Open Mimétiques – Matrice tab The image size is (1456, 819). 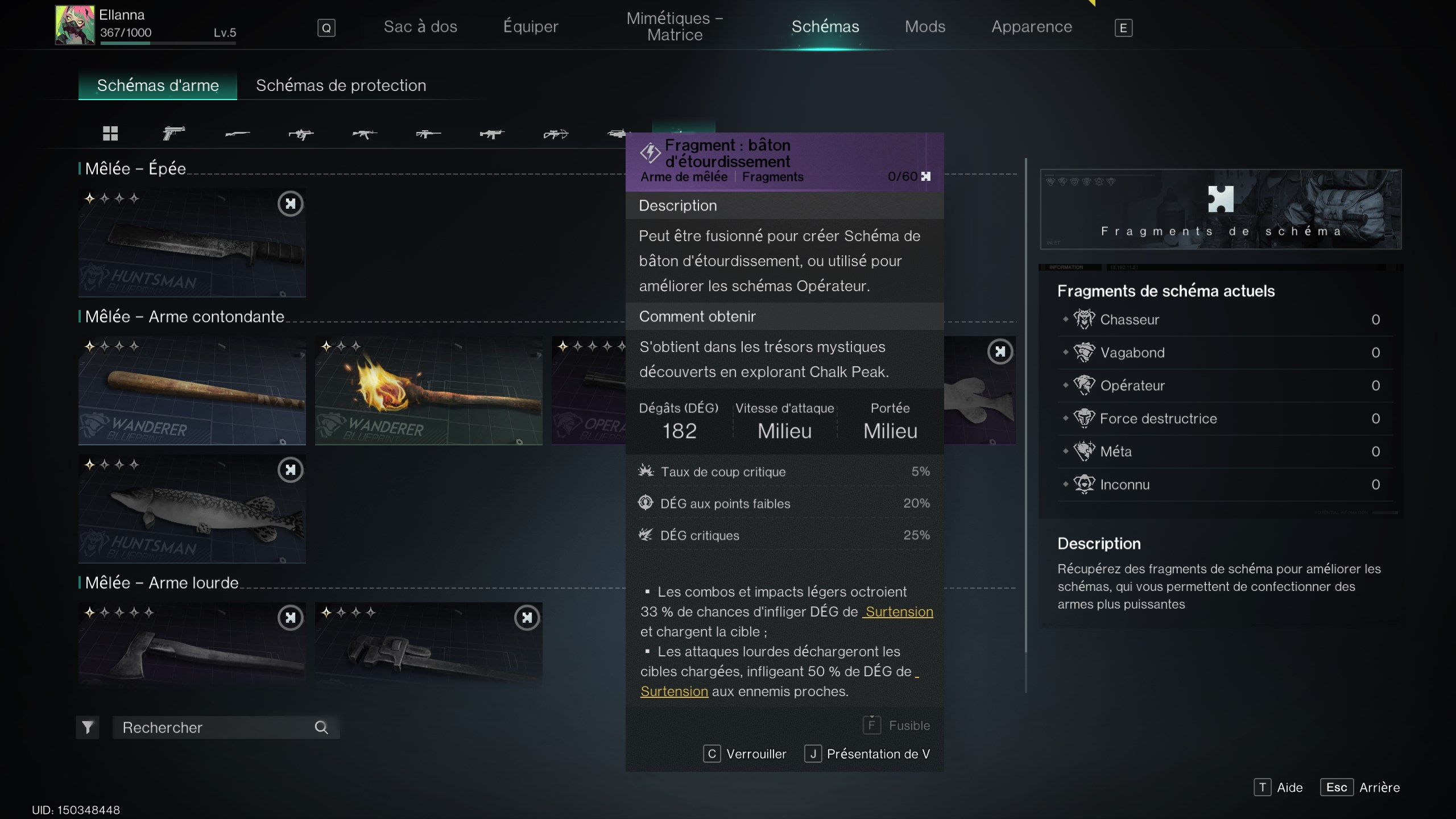675,27
